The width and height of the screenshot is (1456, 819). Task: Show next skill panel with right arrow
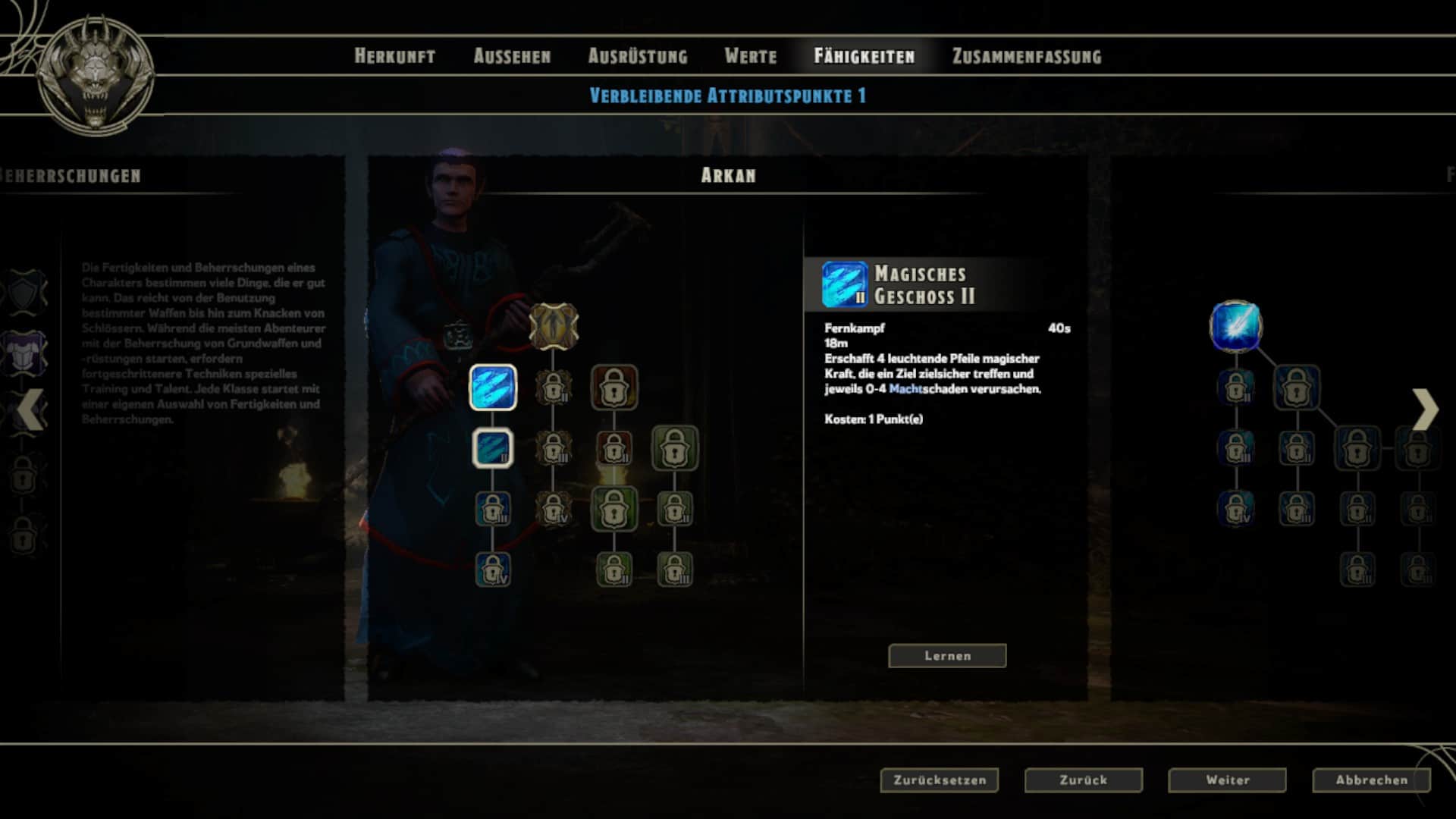click(1425, 409)
